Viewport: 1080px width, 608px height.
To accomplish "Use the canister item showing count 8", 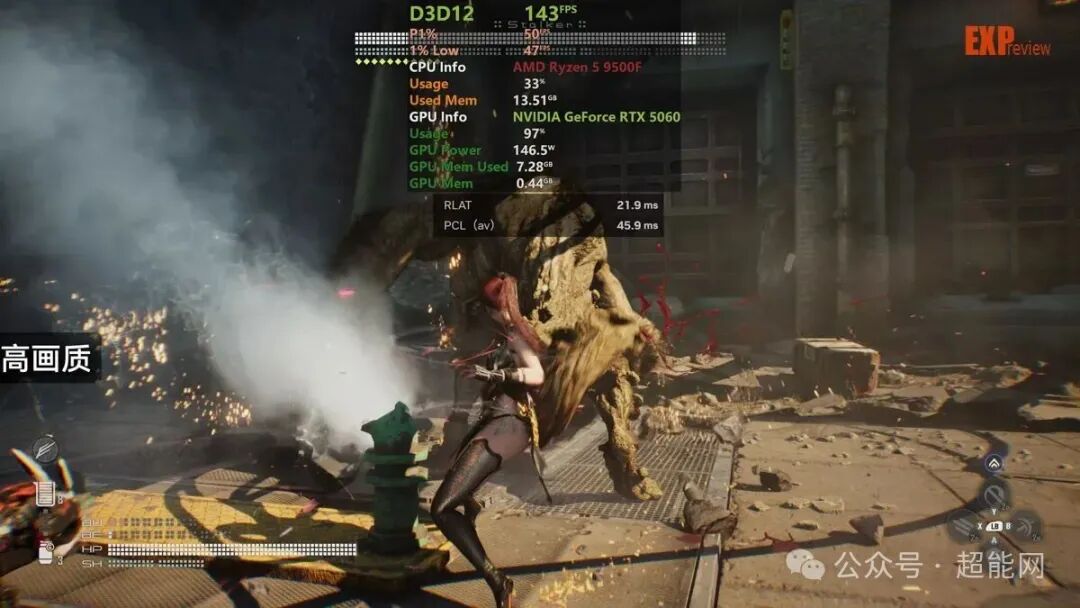I will (x=45, y=493).
